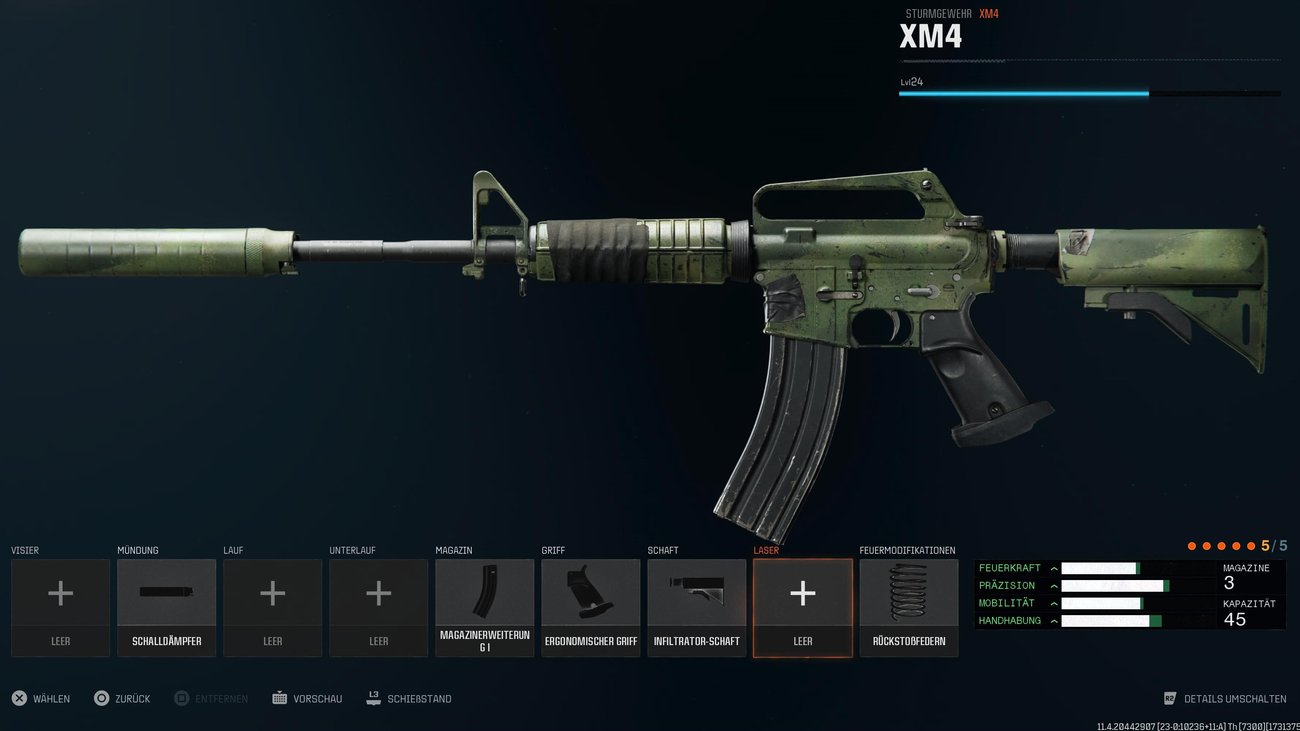Open the Schießstand firing range
This screenshot has width=1300, height=731.
(x=410, y=698)
